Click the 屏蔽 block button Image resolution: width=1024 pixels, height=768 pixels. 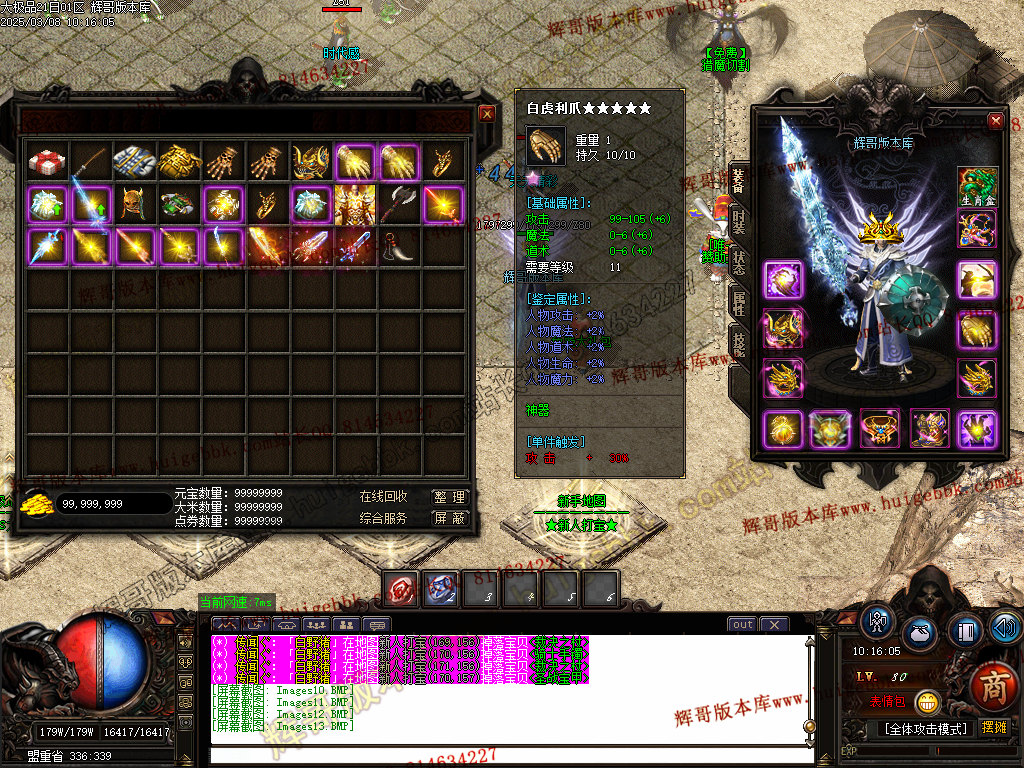449,518
